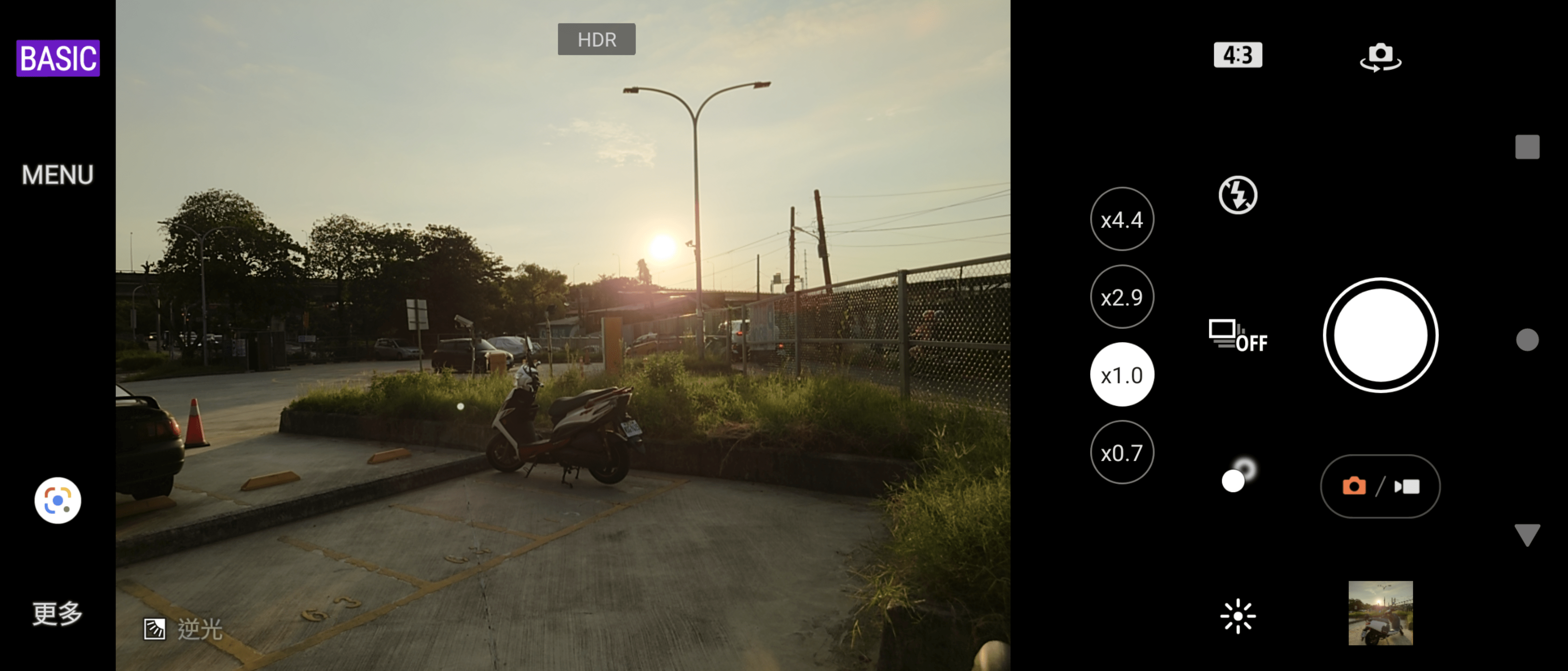
Task: Adjust brightness and color icon
Action: pos(1238,615)
